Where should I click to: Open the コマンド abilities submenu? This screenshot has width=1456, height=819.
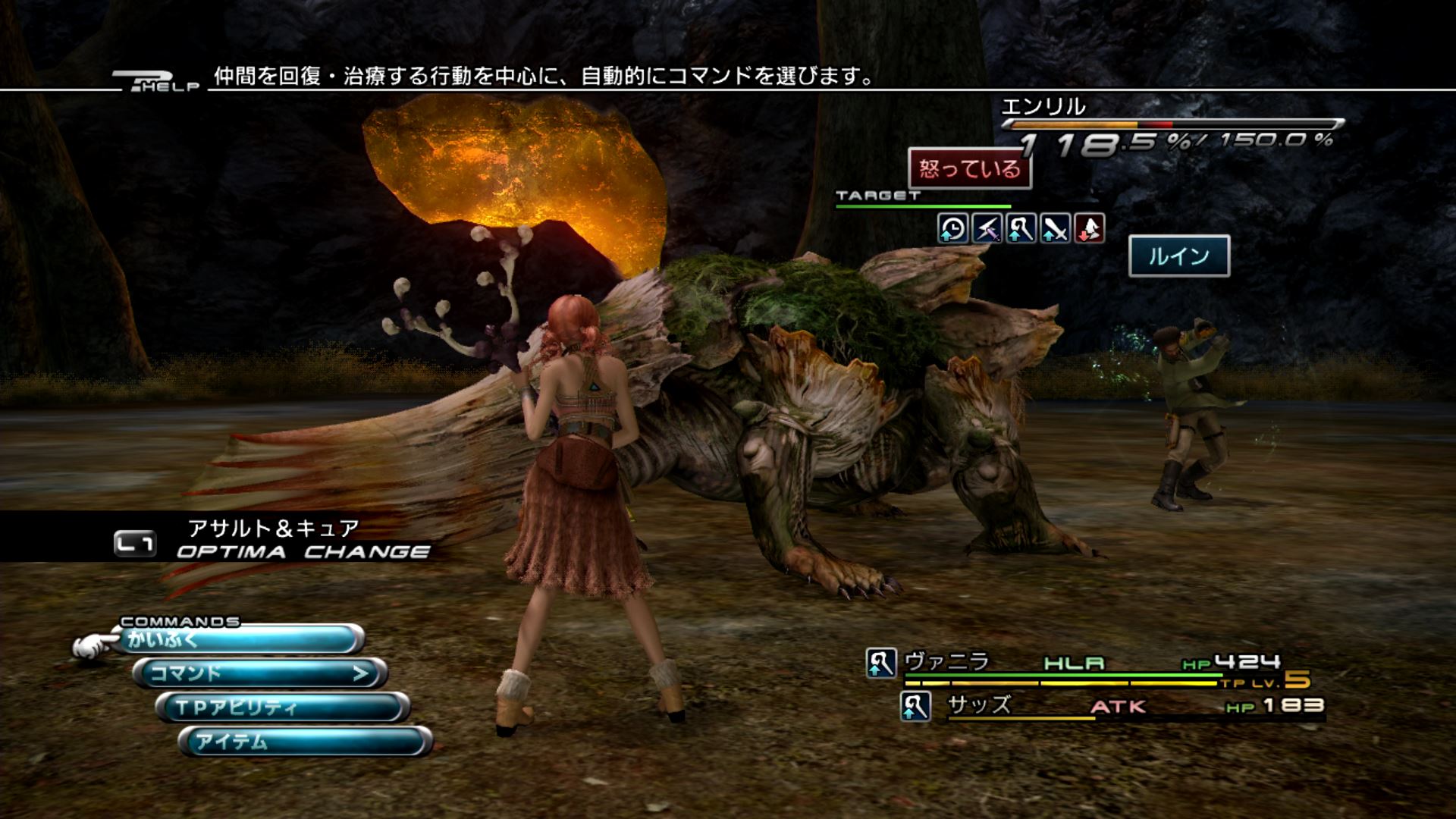coord(260,673)
